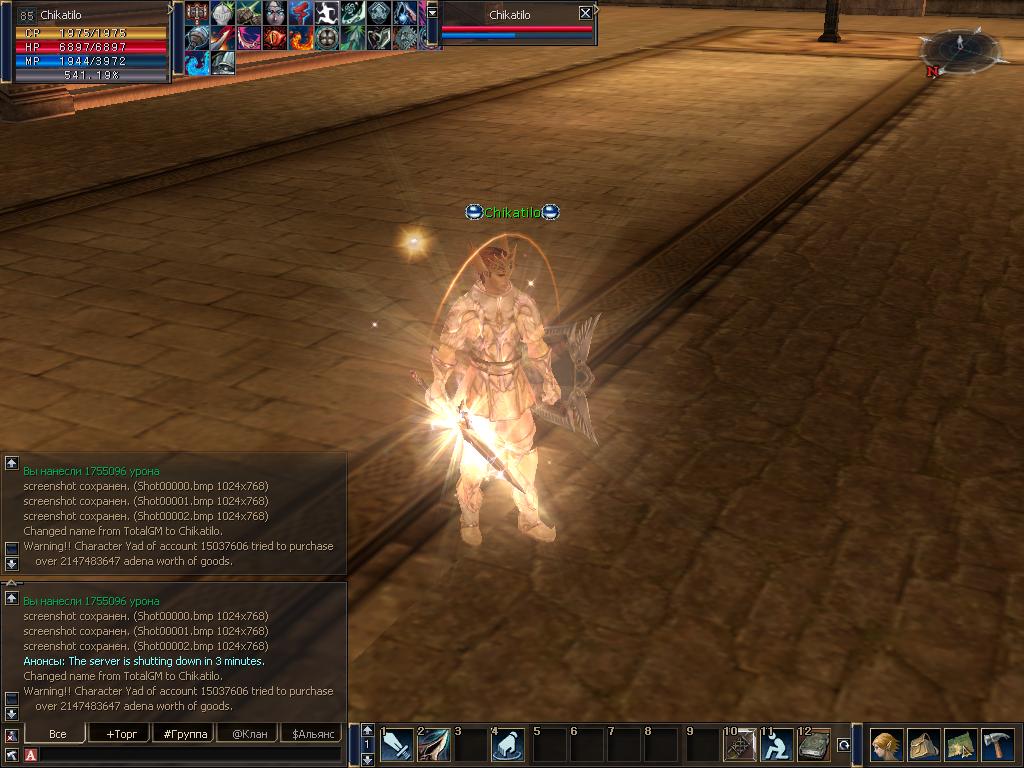Open the character status menu button

pyautogui.click(x=886, y=745)
